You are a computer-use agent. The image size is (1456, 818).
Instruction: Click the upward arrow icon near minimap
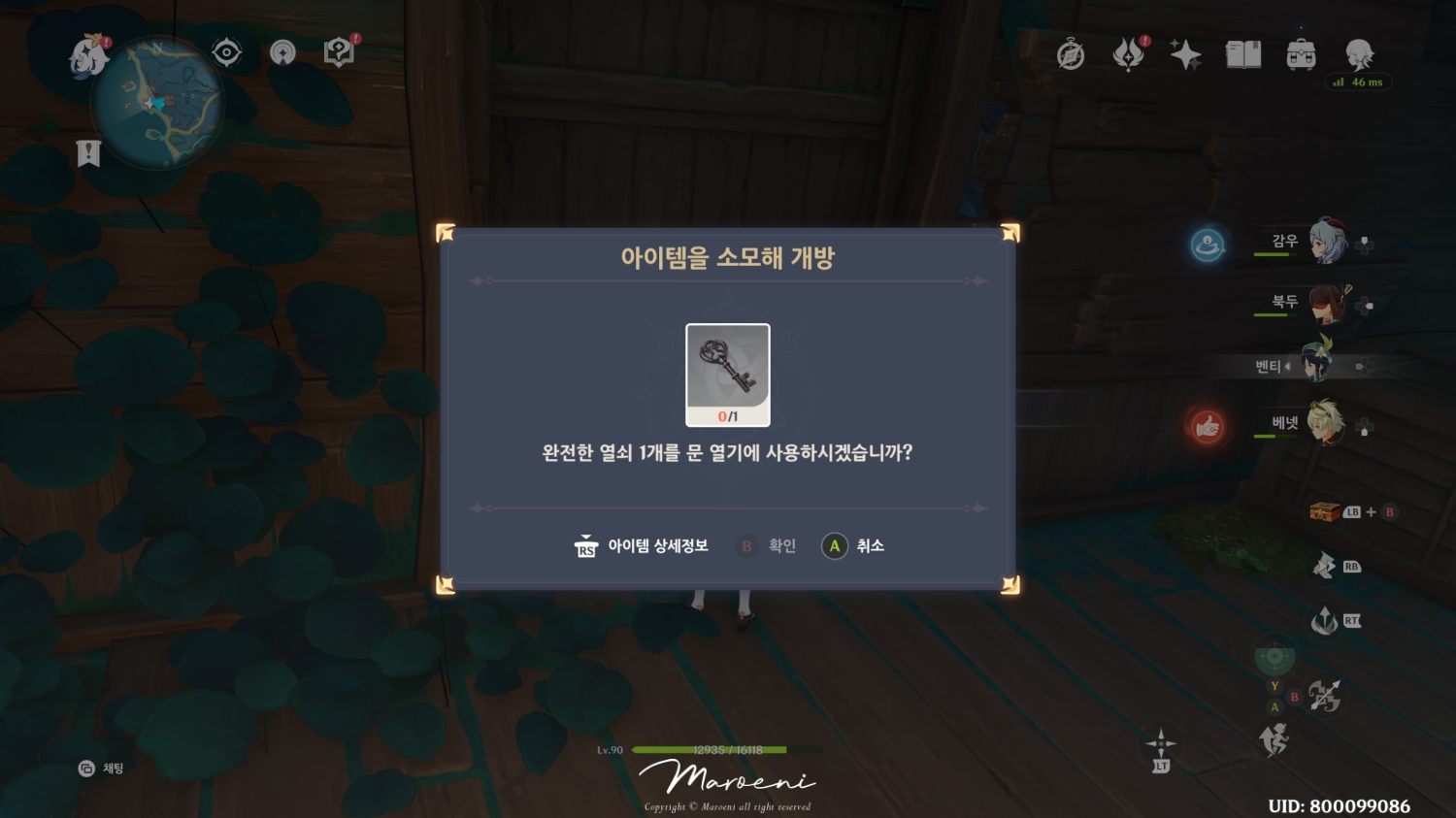point(282,53)
